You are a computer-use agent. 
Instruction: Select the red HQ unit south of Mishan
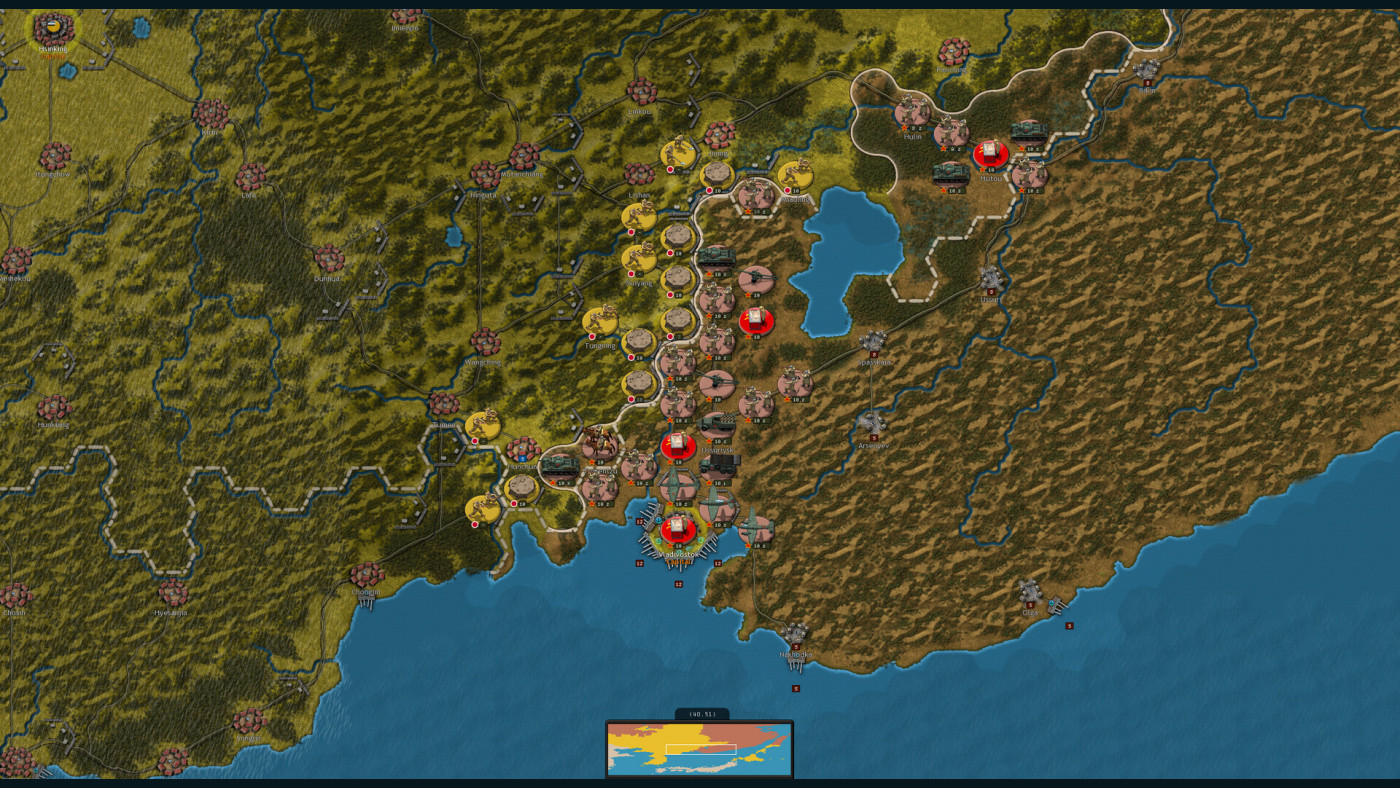coord(755,319)
